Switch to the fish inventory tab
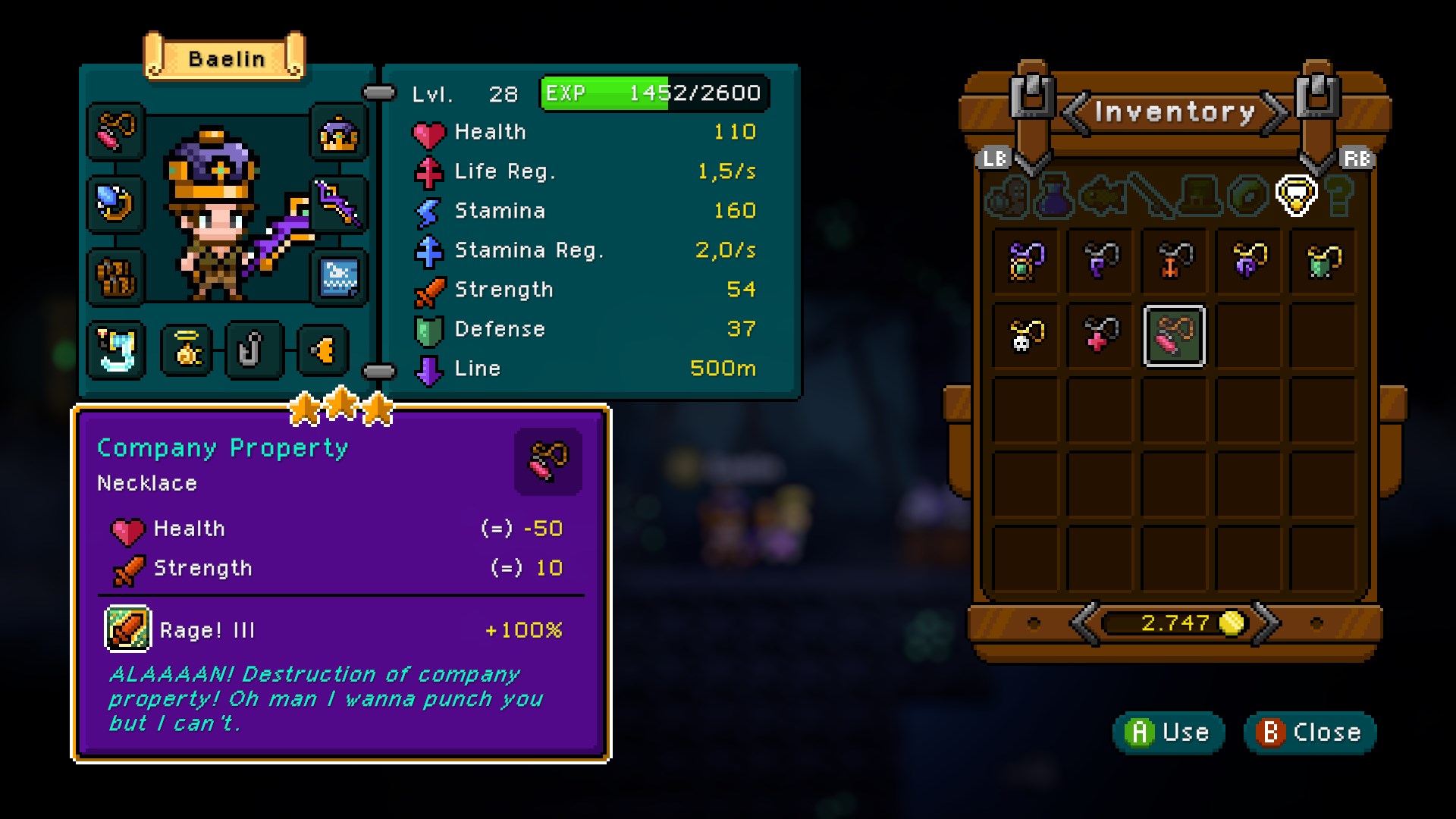Screen dimensions: 1456x819 [1101, 196]
